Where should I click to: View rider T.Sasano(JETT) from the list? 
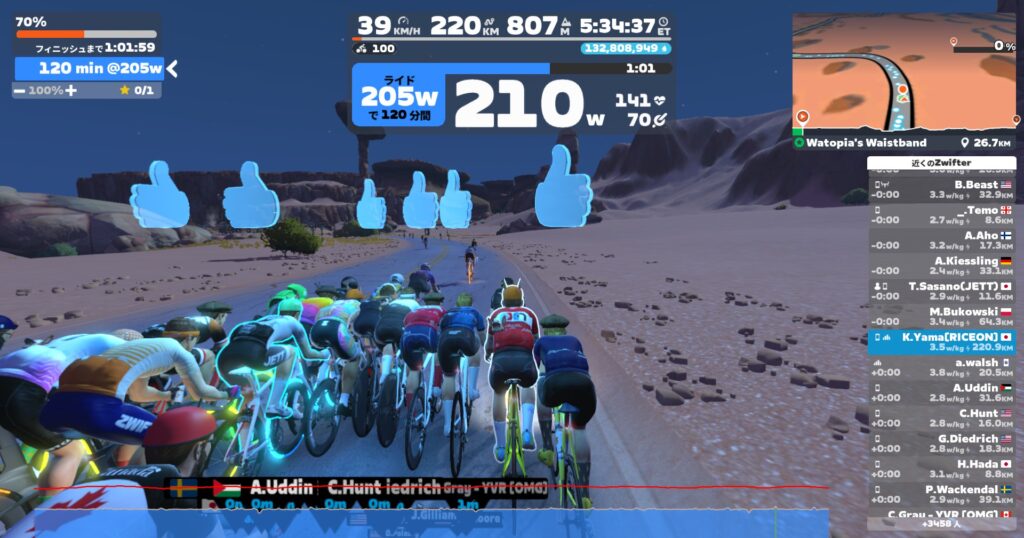[x=942, y=291]
